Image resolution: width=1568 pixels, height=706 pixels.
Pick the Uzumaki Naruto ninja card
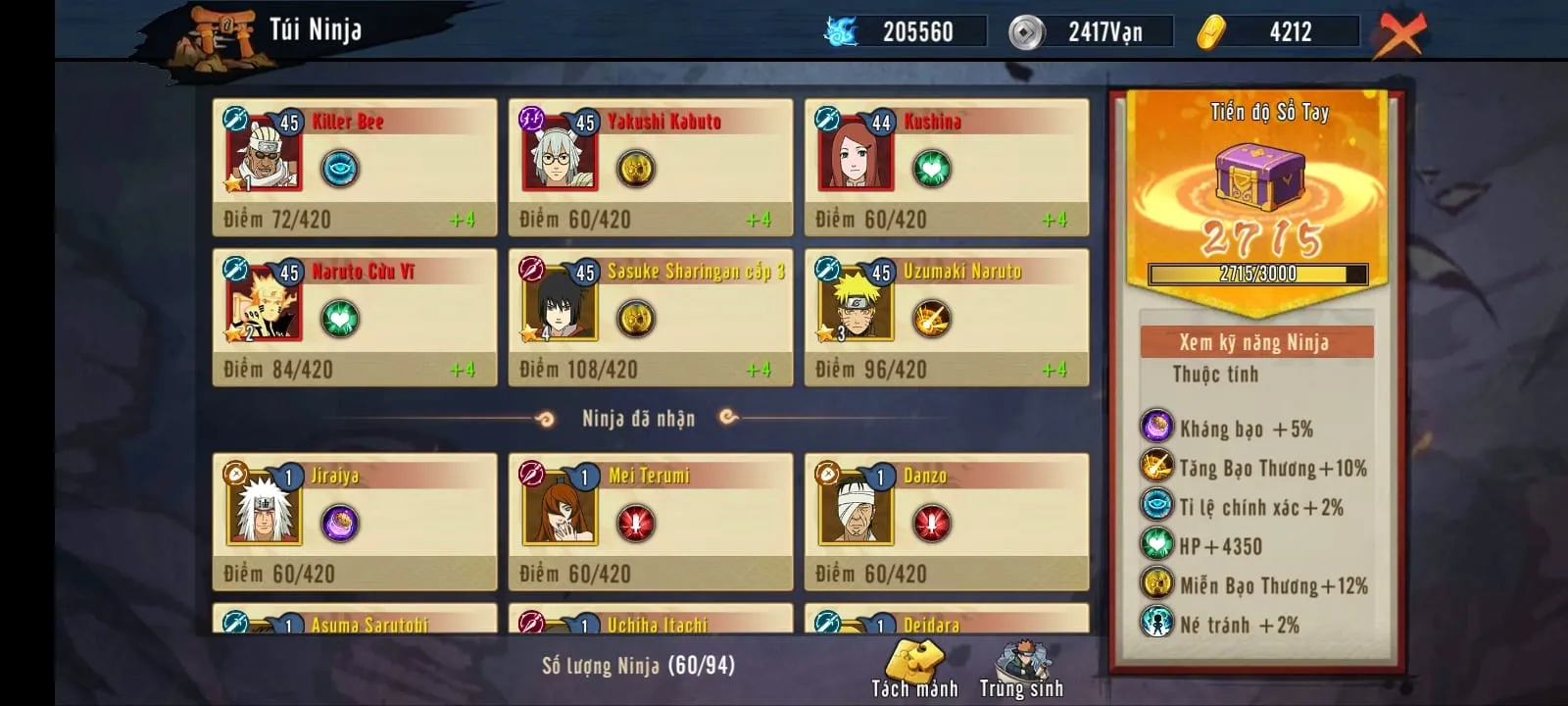947,317
